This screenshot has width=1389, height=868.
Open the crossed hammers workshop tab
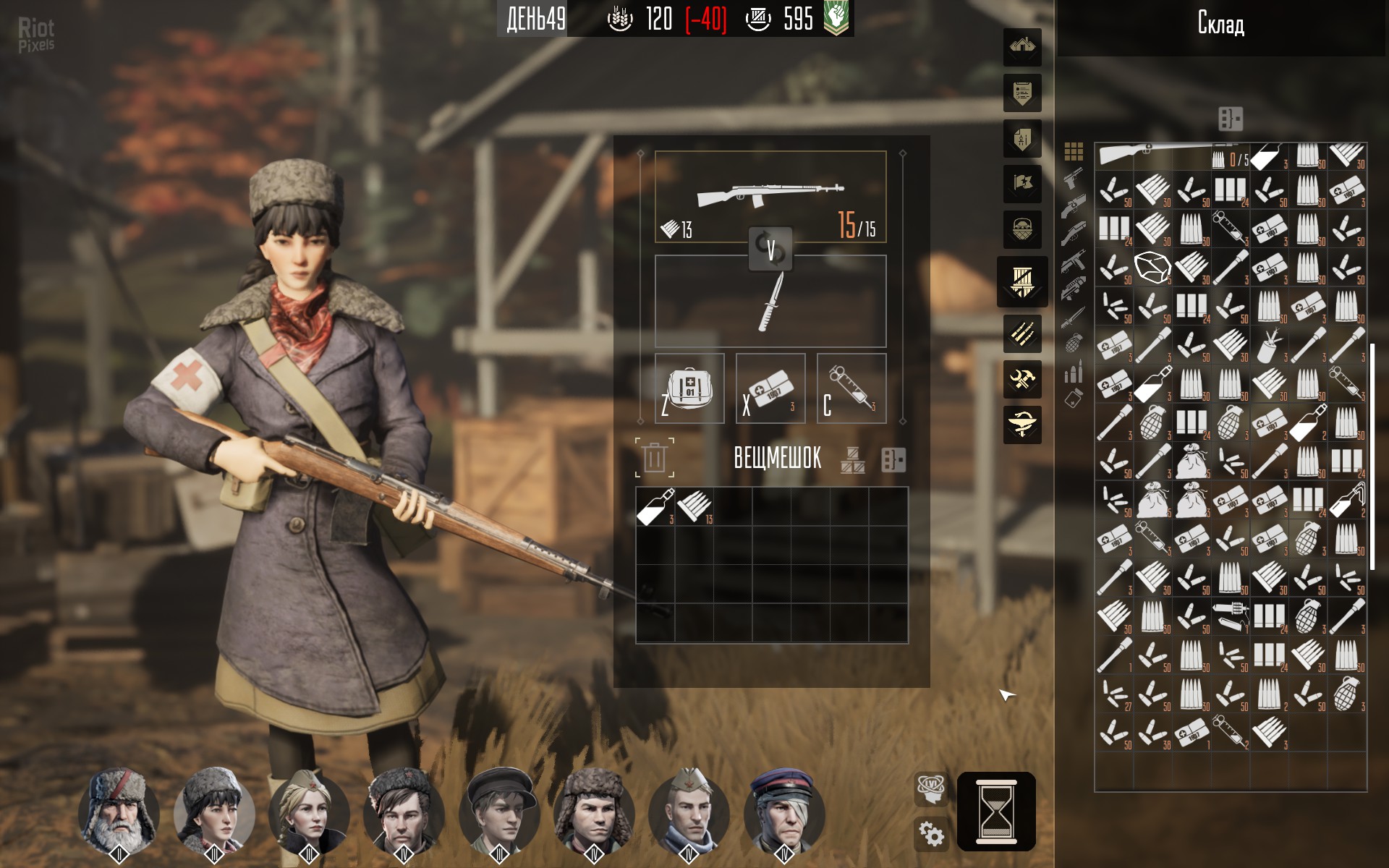click(1022, 378)
